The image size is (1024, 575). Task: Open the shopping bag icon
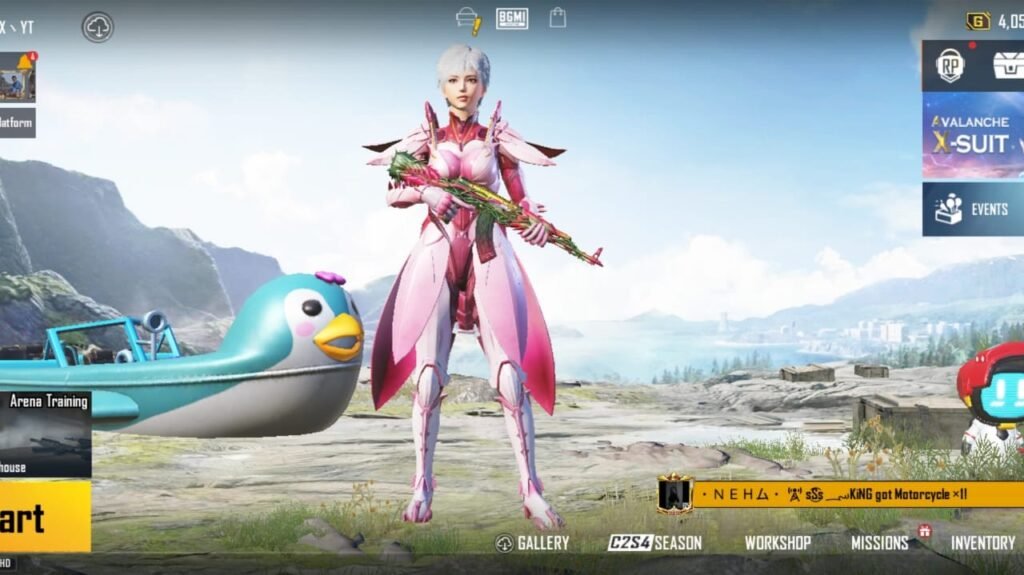coord(558,18)
